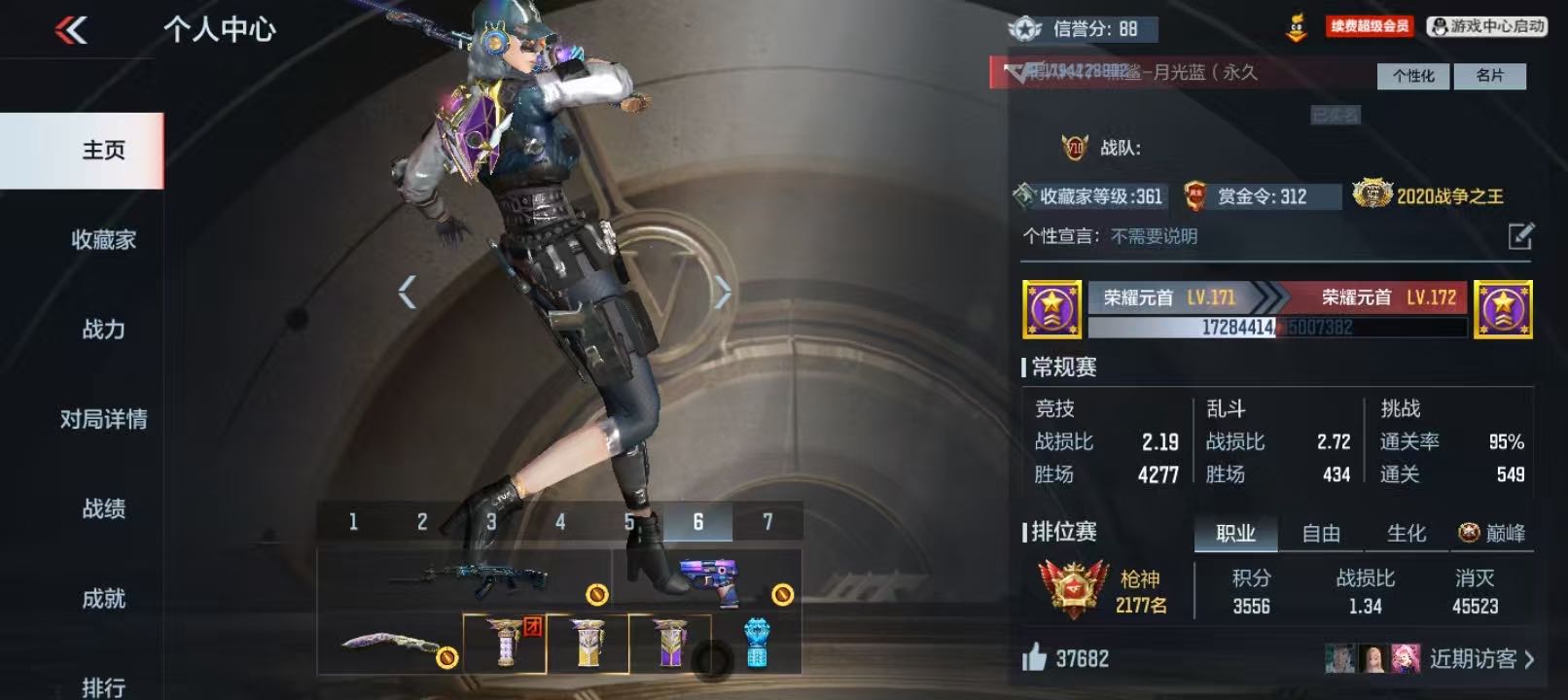This screenshot has width=1568, height=700.
Task: Open 个性化 personalization settings
Action: [1412, 76]
